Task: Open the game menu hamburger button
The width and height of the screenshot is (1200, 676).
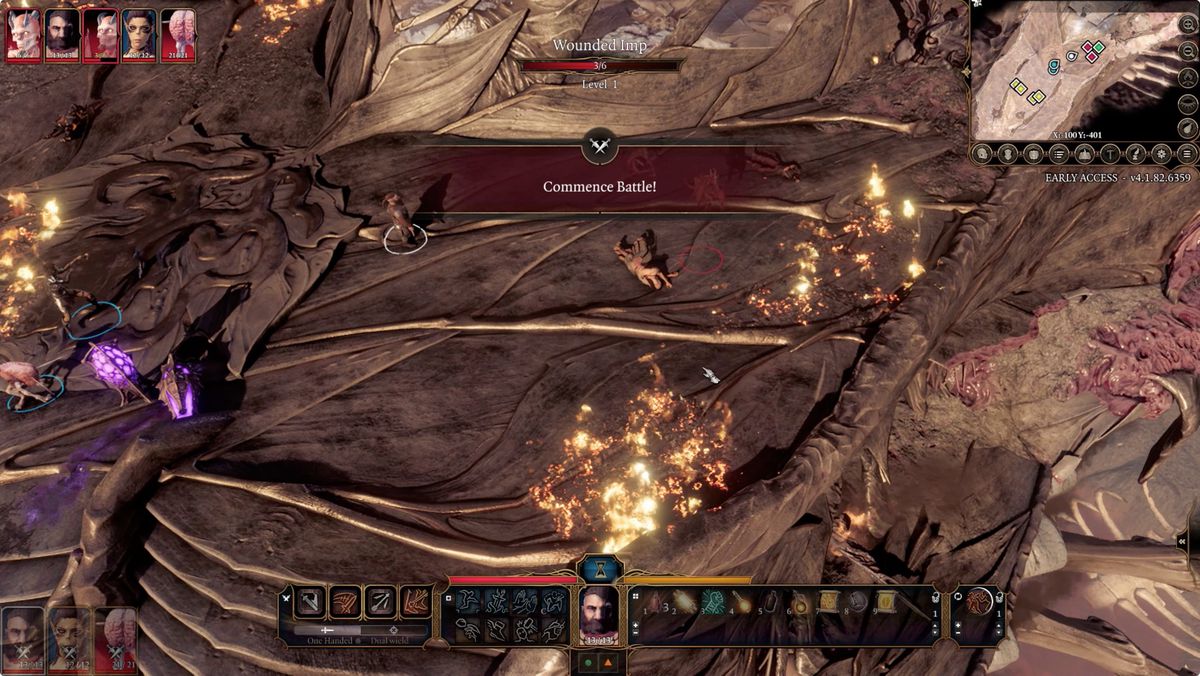Action: (x=1187, y=154)
